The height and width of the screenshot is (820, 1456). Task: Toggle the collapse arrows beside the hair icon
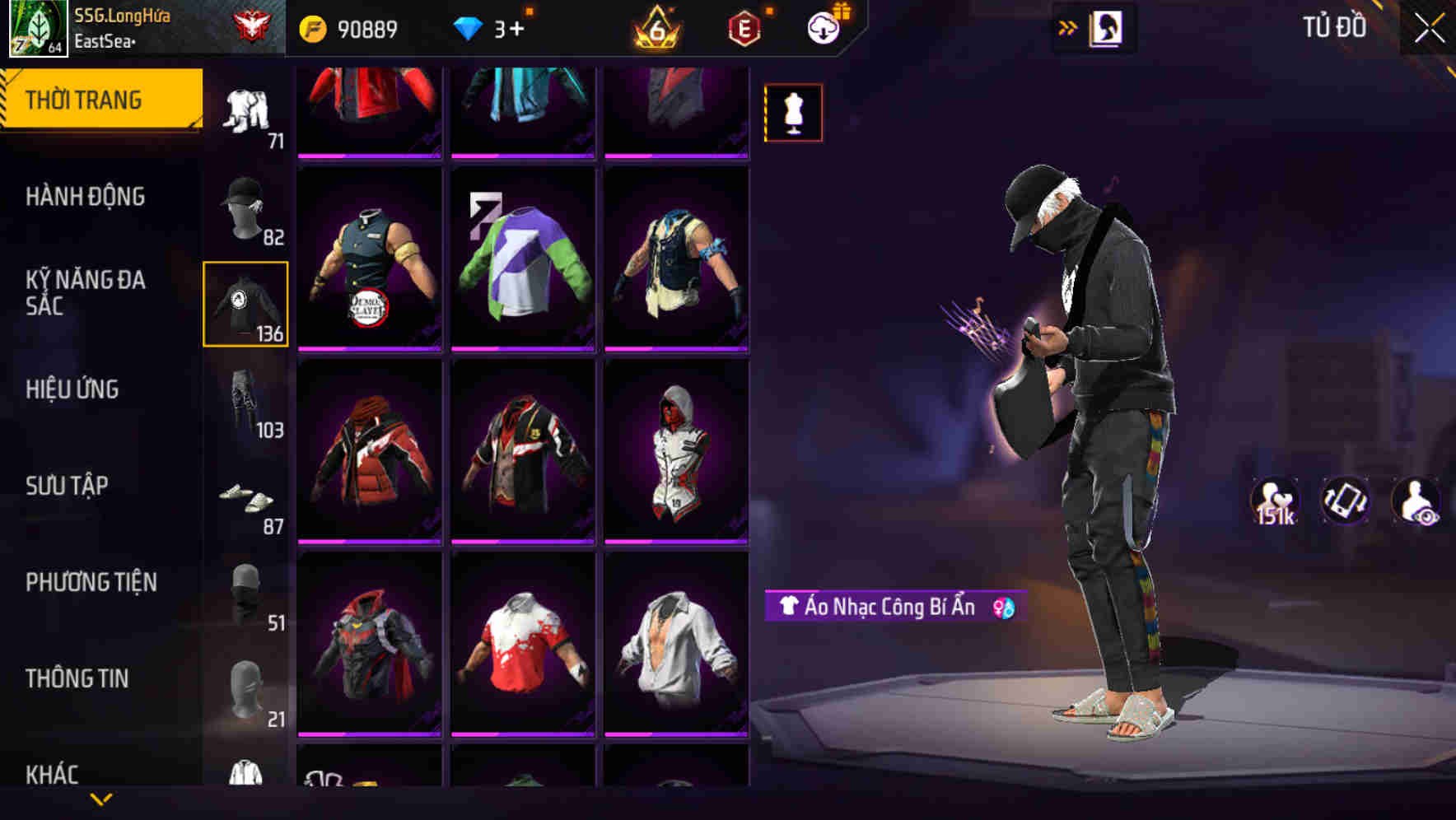[1068, 26]
